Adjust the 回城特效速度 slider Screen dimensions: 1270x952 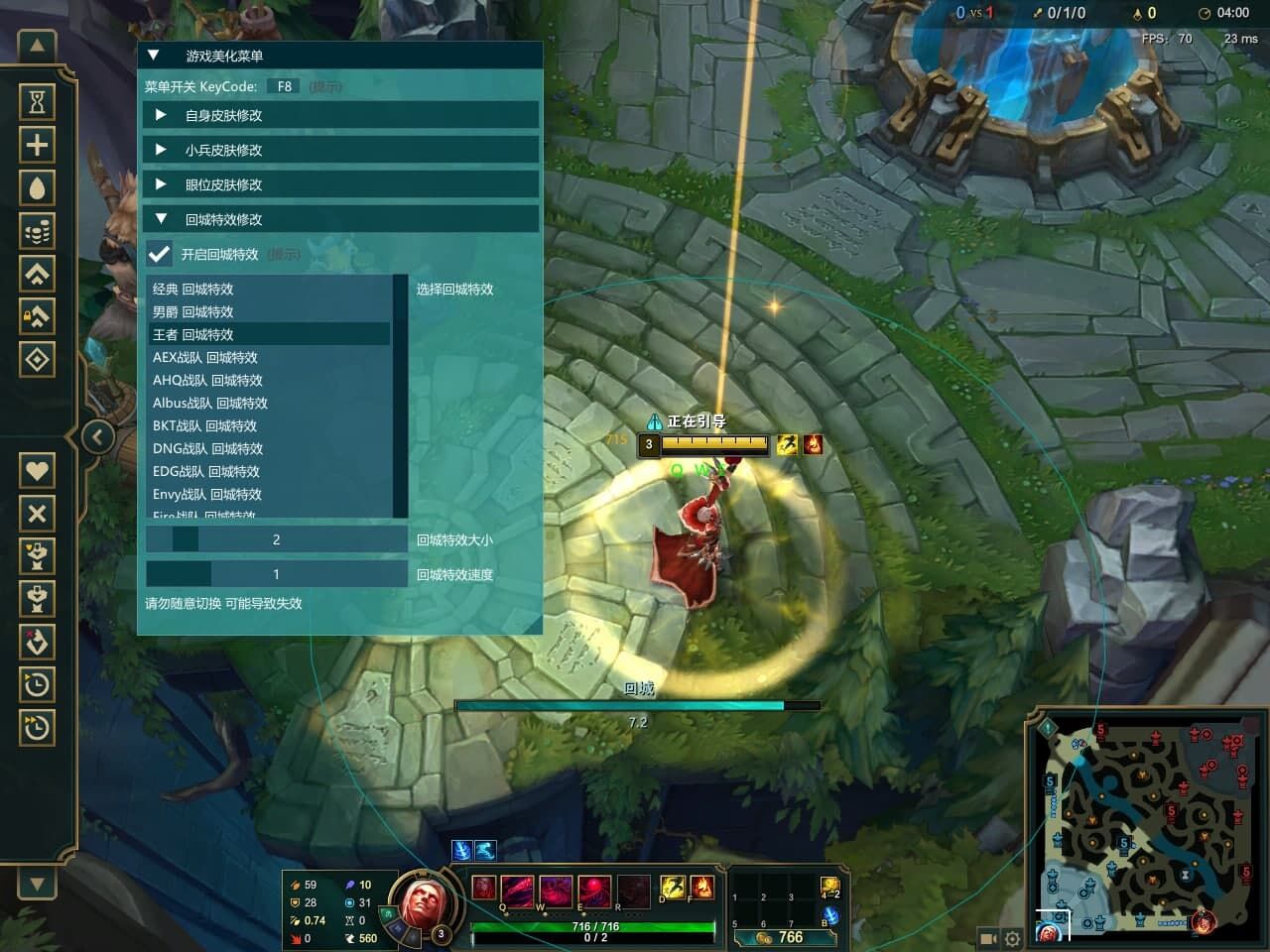(x=276, y=574)
